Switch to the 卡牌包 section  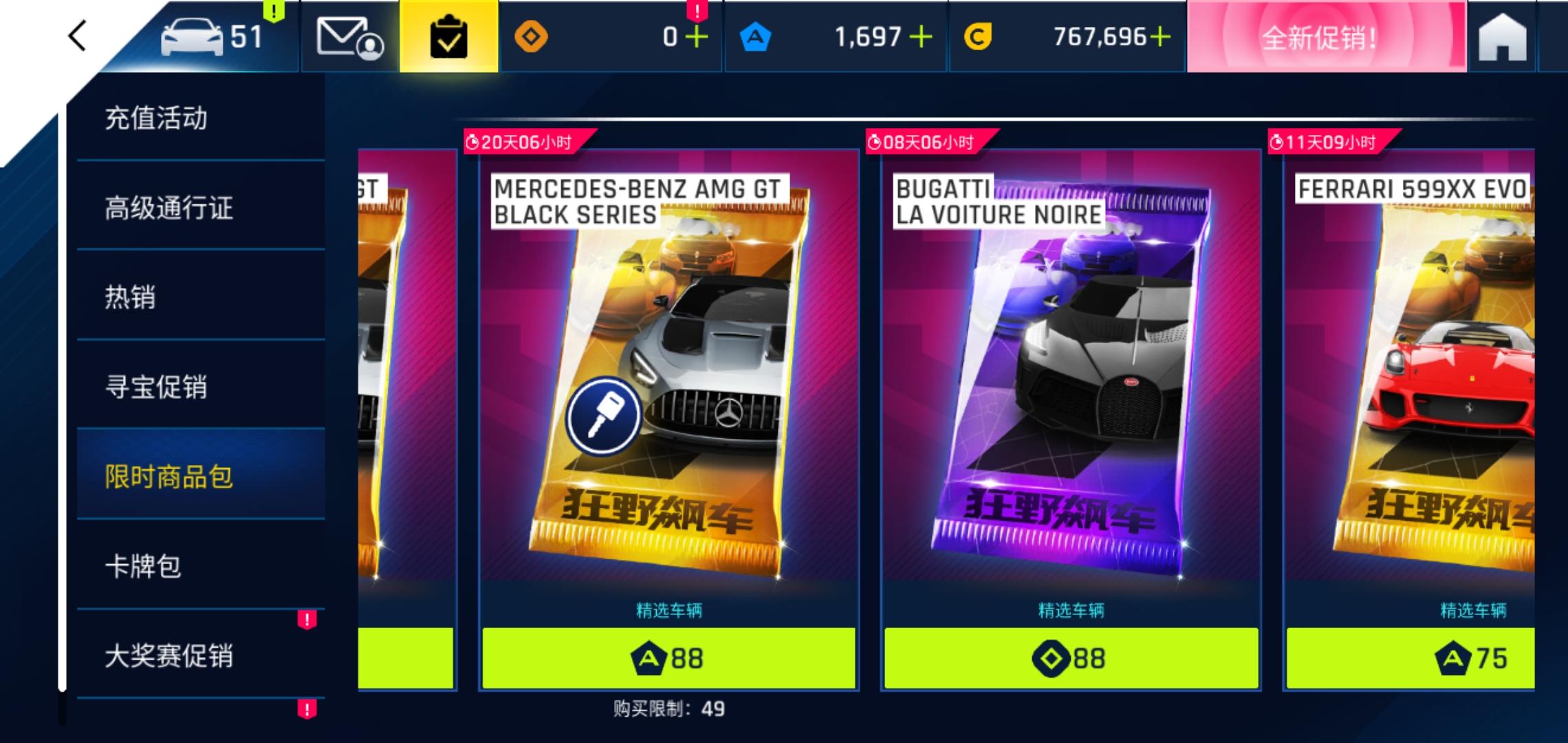144,566
